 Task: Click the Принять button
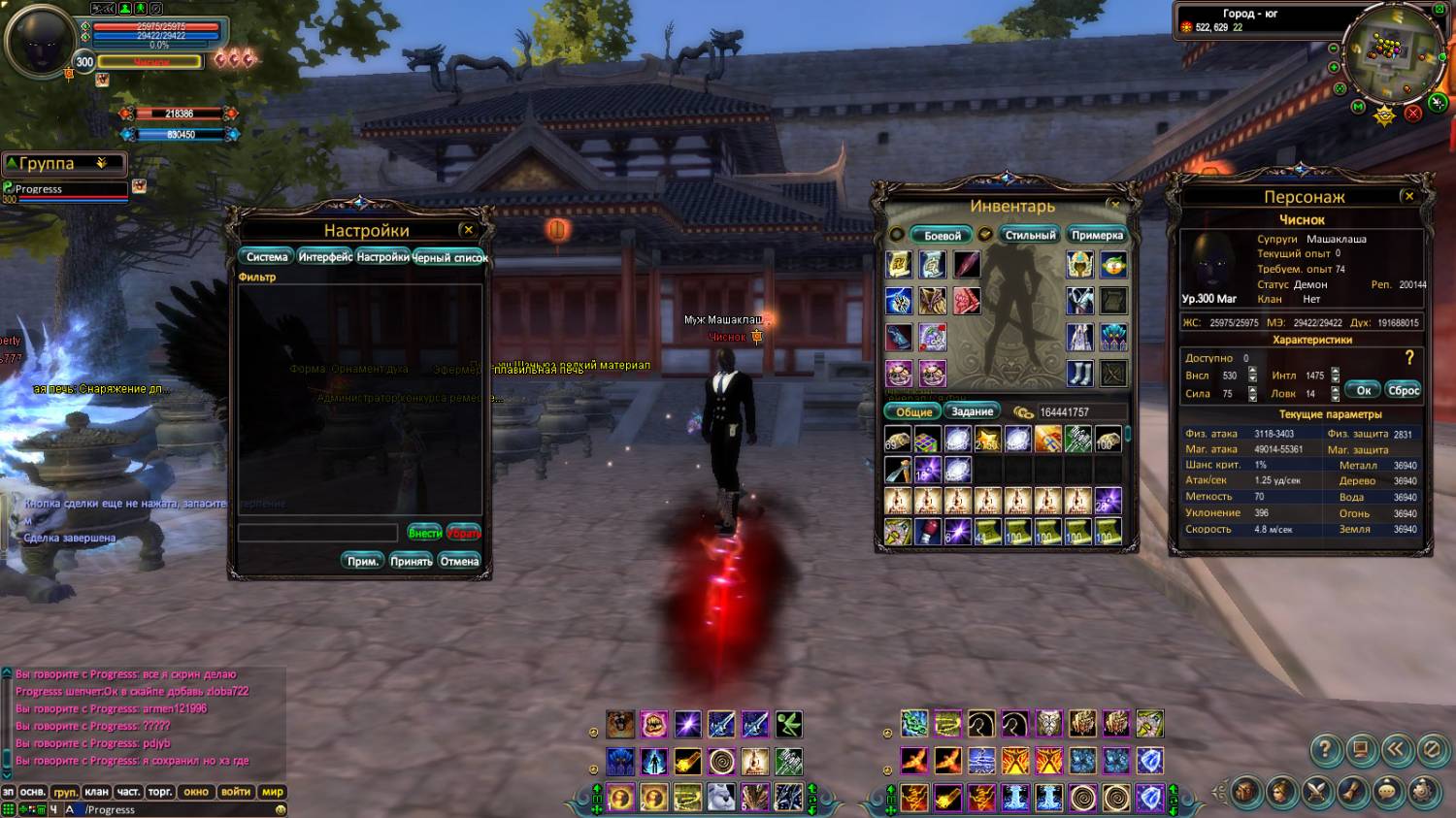pos(412,561)
